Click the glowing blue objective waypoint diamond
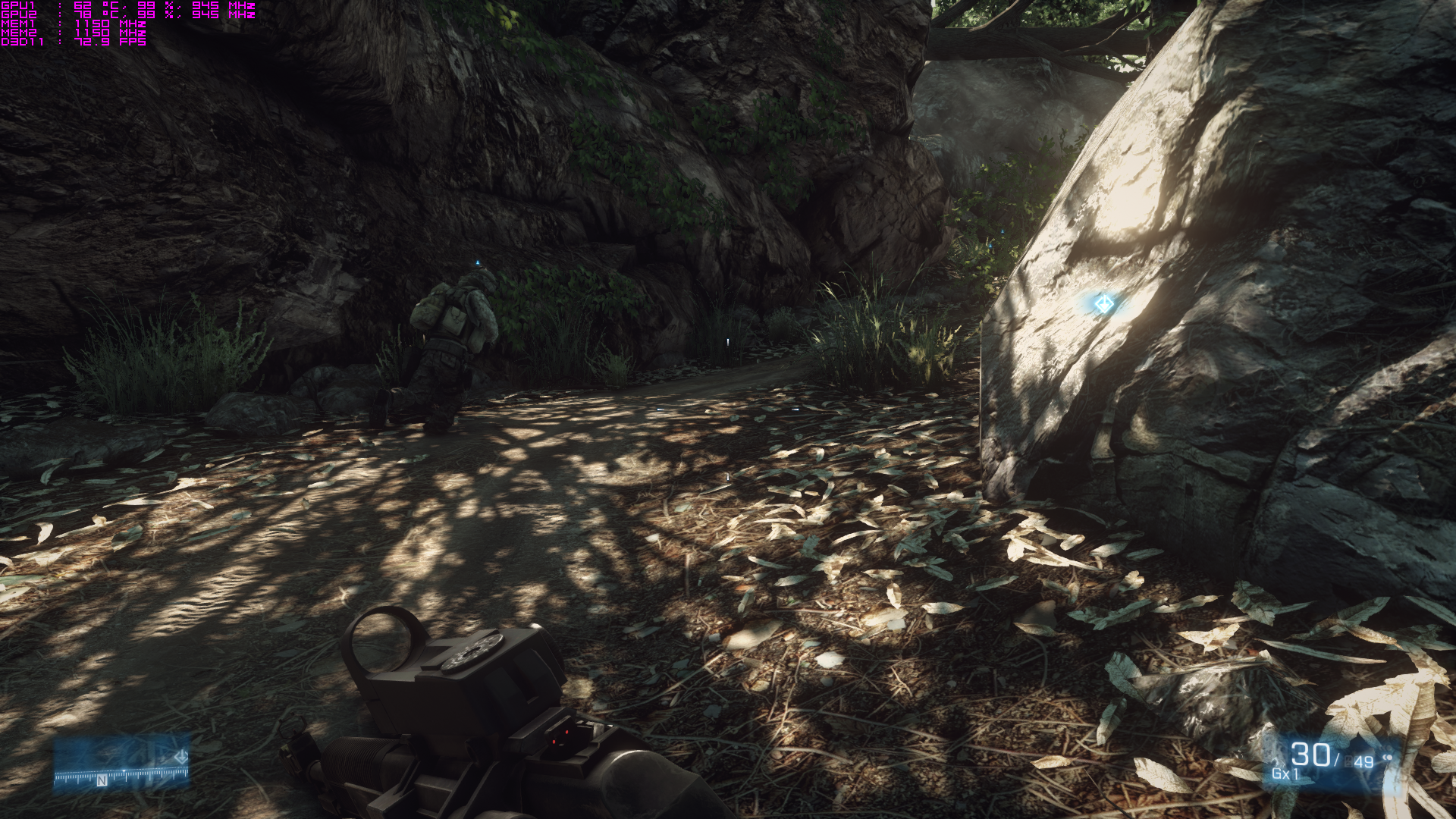Viewport: 1456px width, 819px height. [1103, 304]
